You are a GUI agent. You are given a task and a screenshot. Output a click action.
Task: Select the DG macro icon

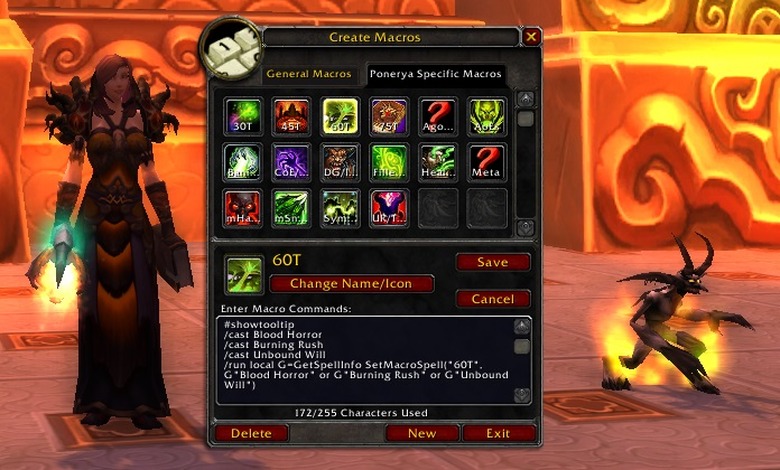pyautogui.click(x=340, y=162)
